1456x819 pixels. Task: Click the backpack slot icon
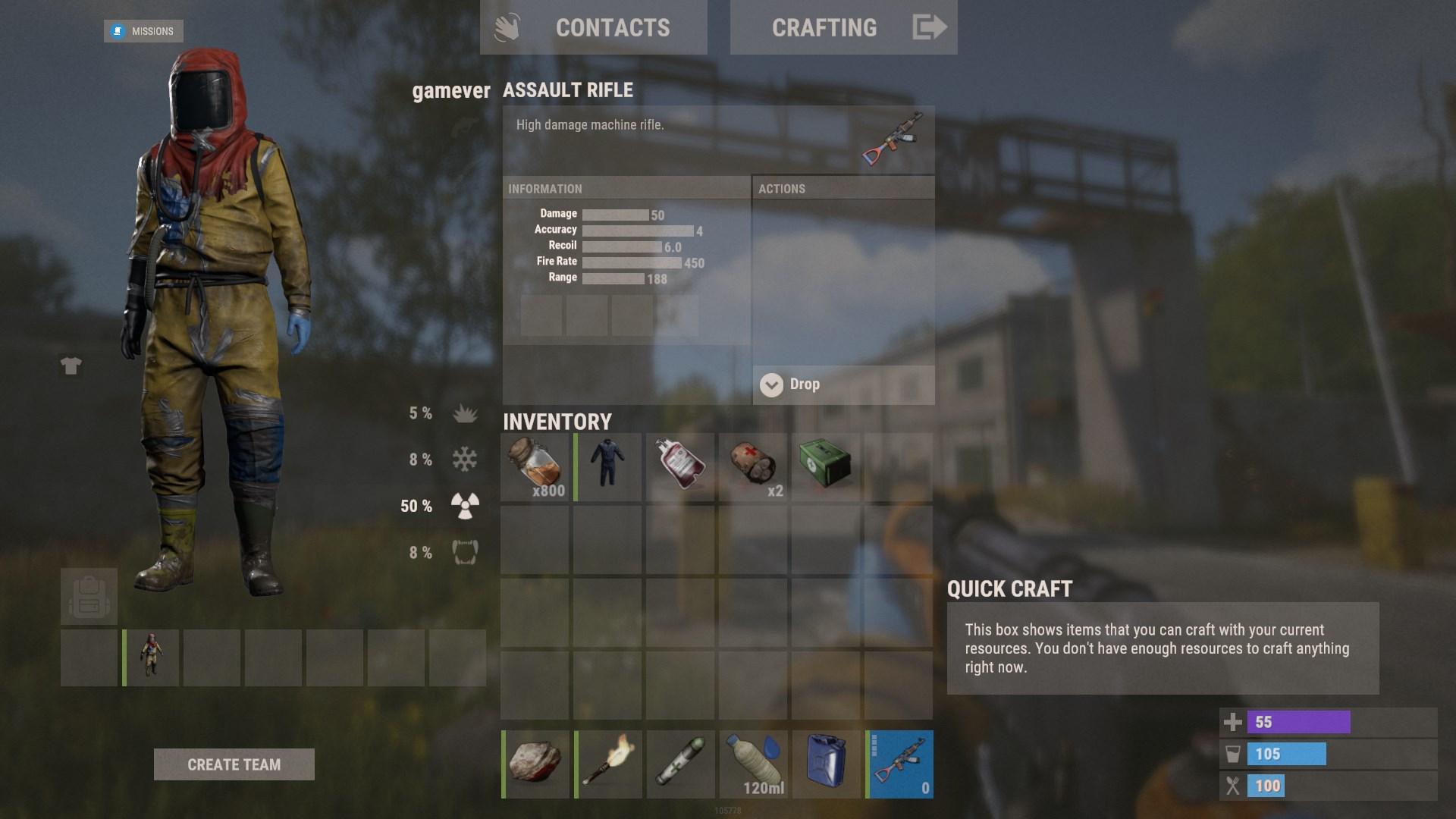point(89,597)
